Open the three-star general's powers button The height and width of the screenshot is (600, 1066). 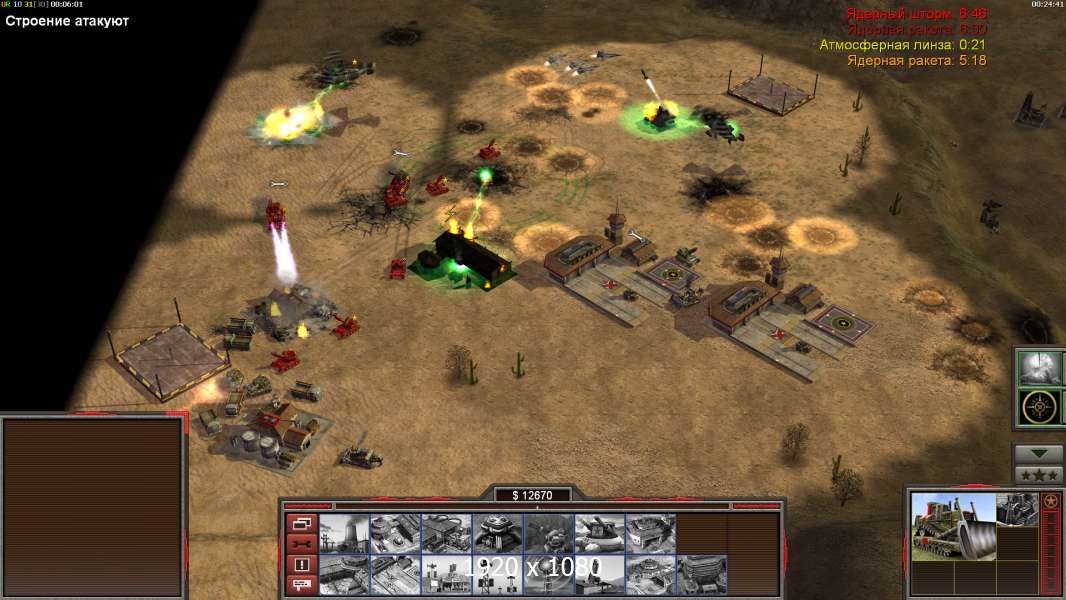tap(1038, 475)
